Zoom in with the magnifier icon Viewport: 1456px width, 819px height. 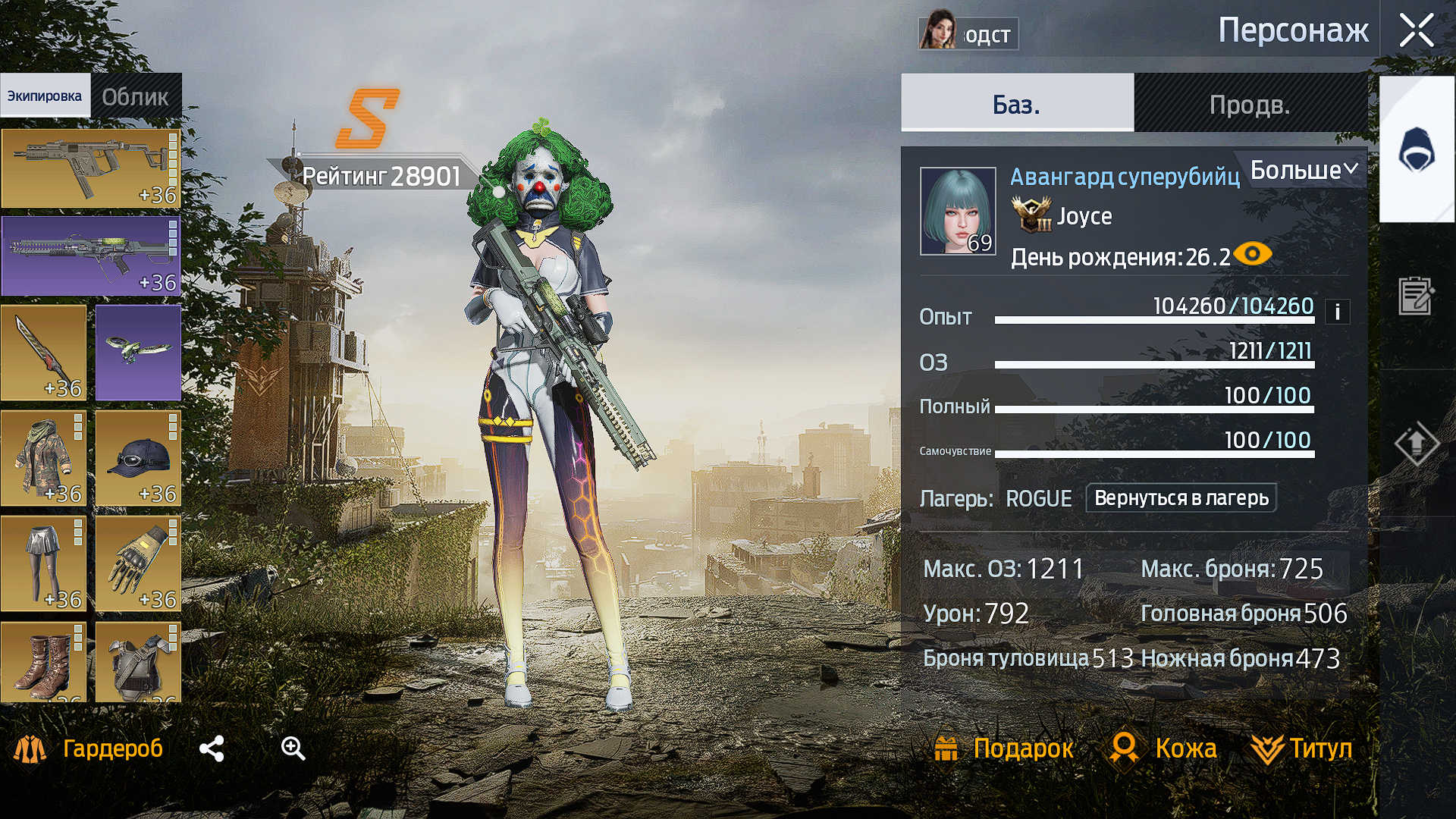pos(293,748)
